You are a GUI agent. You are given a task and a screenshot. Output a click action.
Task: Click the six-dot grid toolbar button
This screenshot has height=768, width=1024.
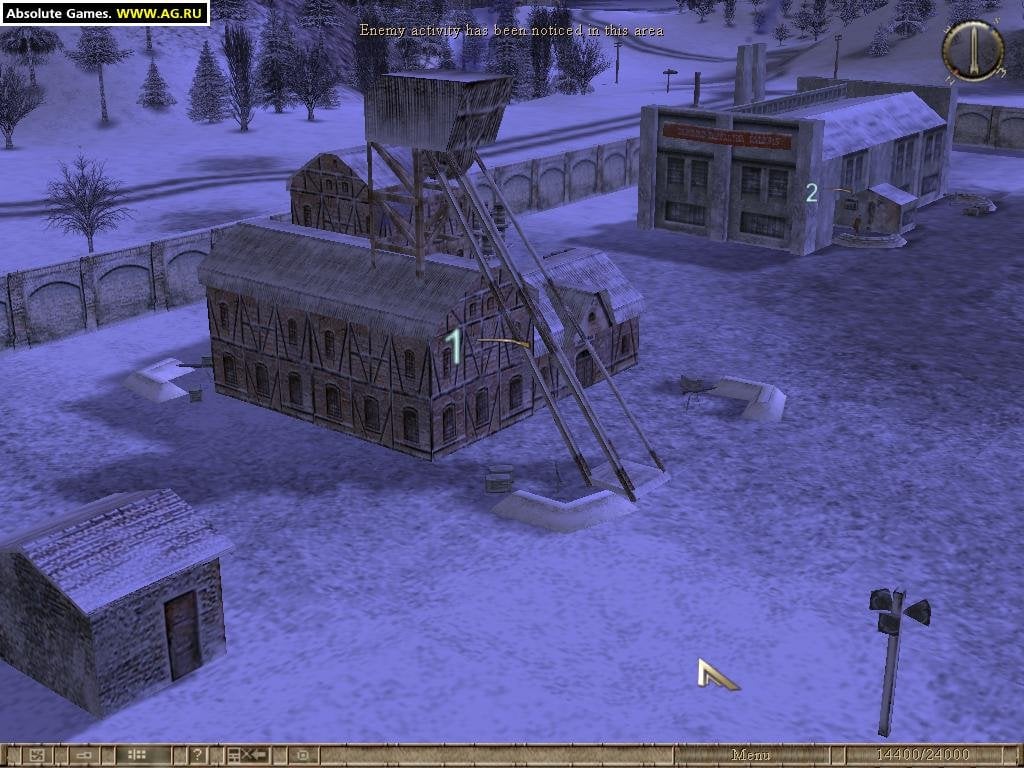(137, 755)
